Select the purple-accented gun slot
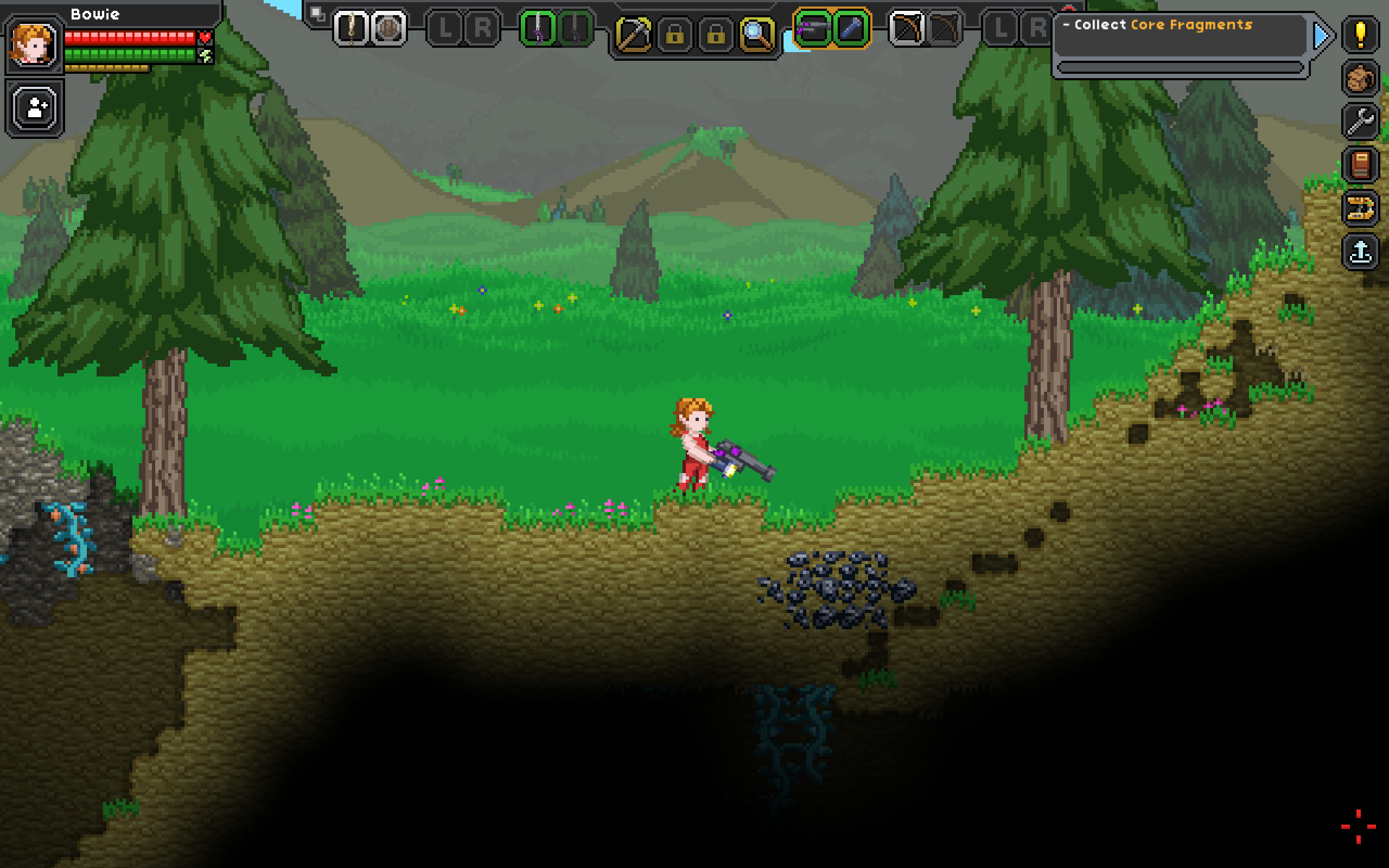This screenshot has width=1389, height=868. coord(813,28)
